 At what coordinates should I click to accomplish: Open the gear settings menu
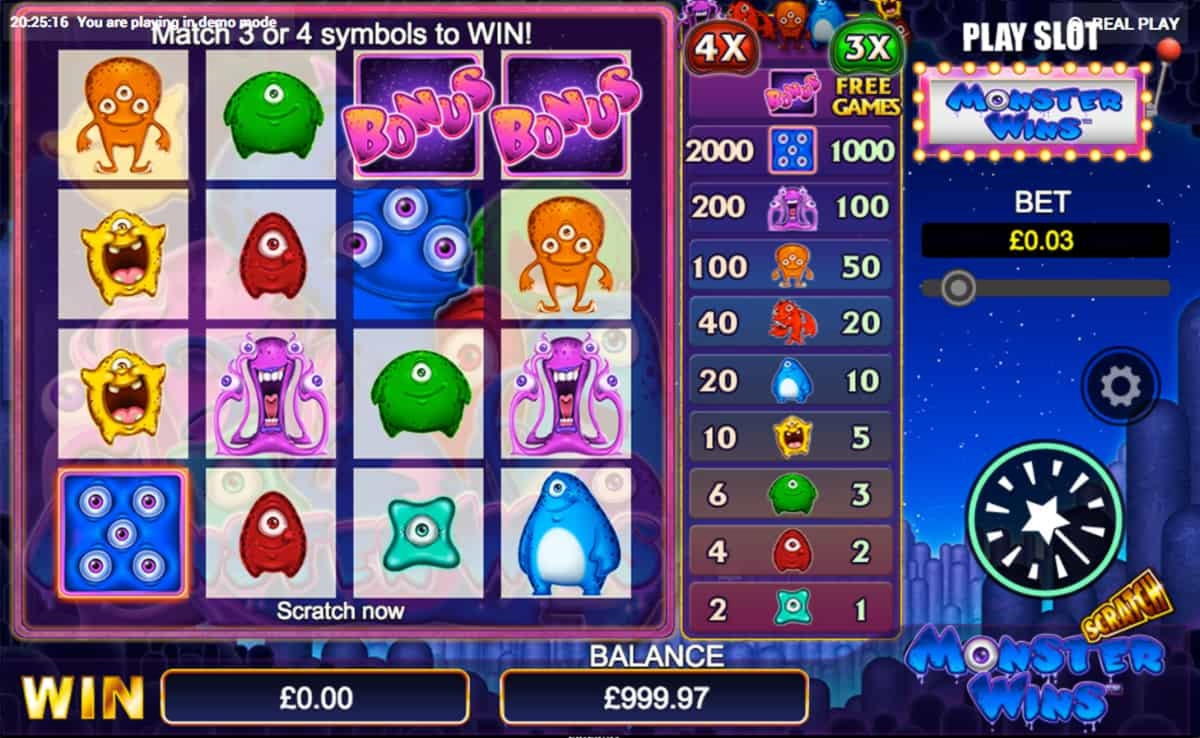coord(1120,386)
